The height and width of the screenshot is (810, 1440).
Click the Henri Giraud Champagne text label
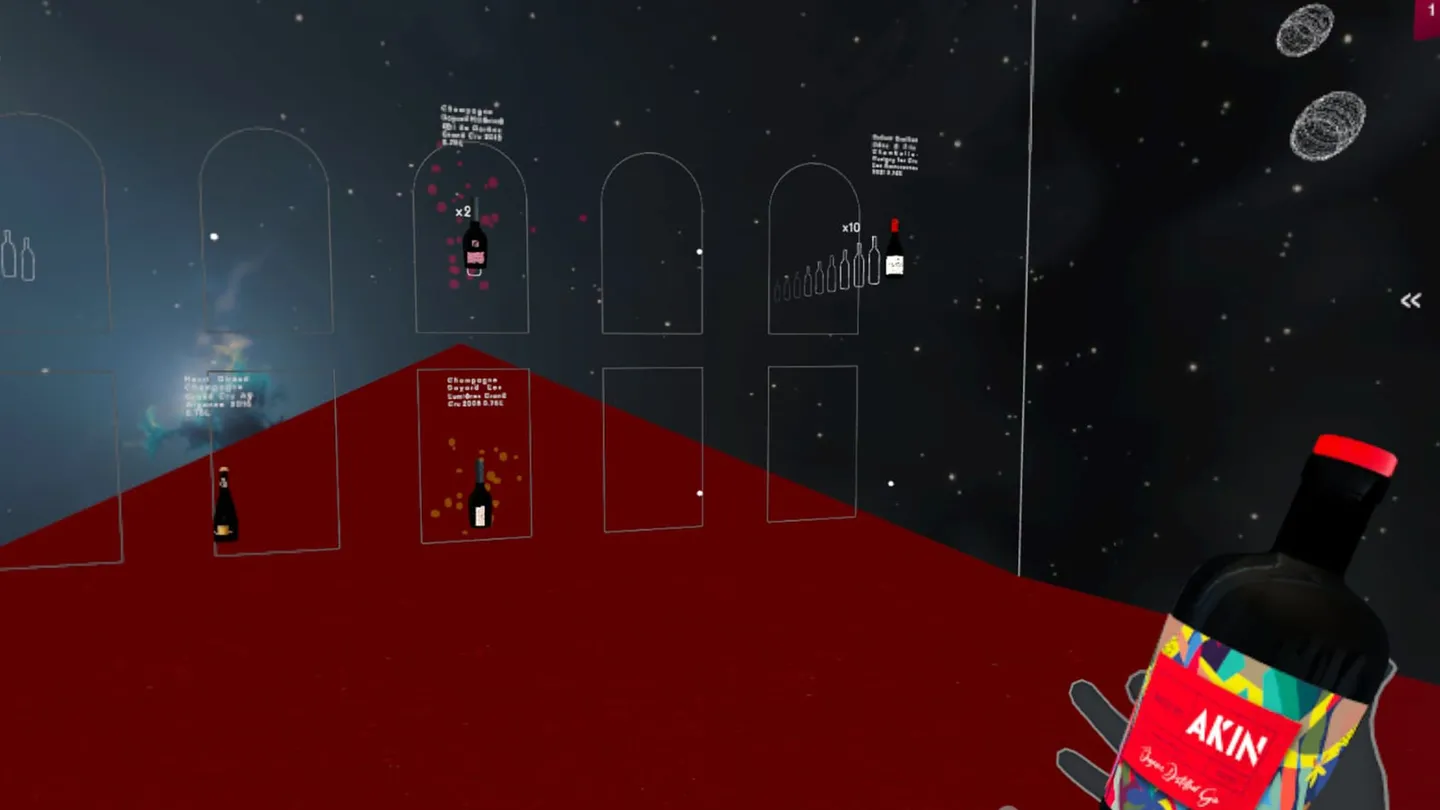point(215,392)
